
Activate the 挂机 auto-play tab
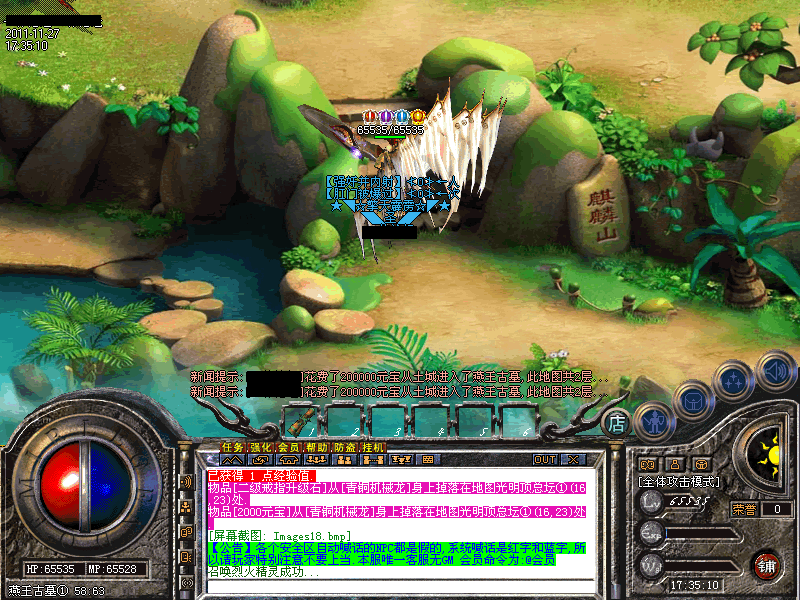point(372,446)
